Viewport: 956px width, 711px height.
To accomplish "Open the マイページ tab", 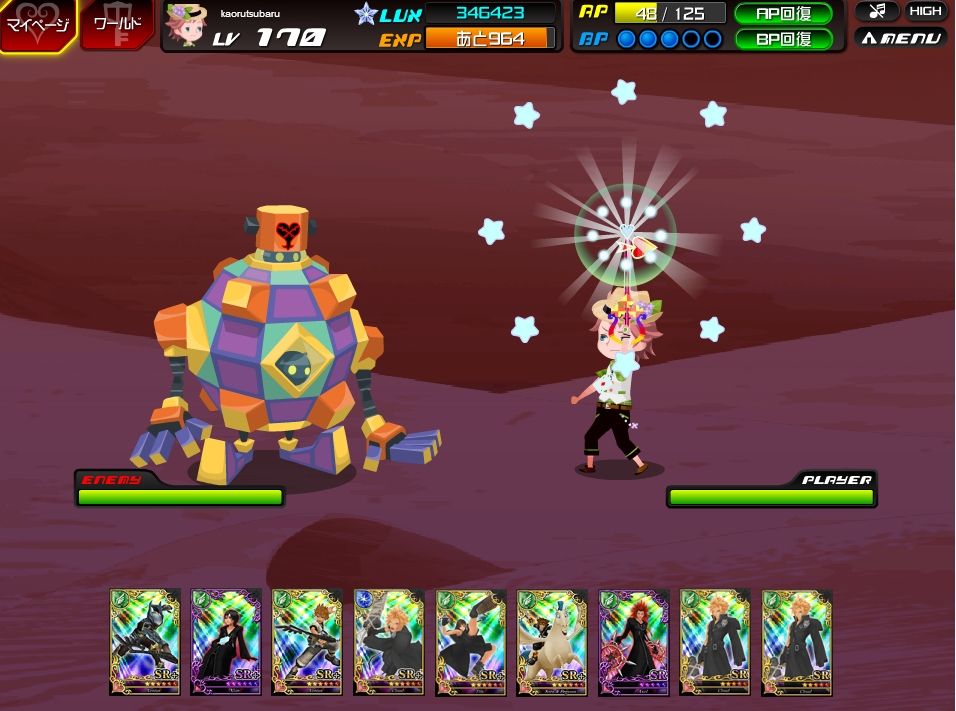I will coord(37,25).
